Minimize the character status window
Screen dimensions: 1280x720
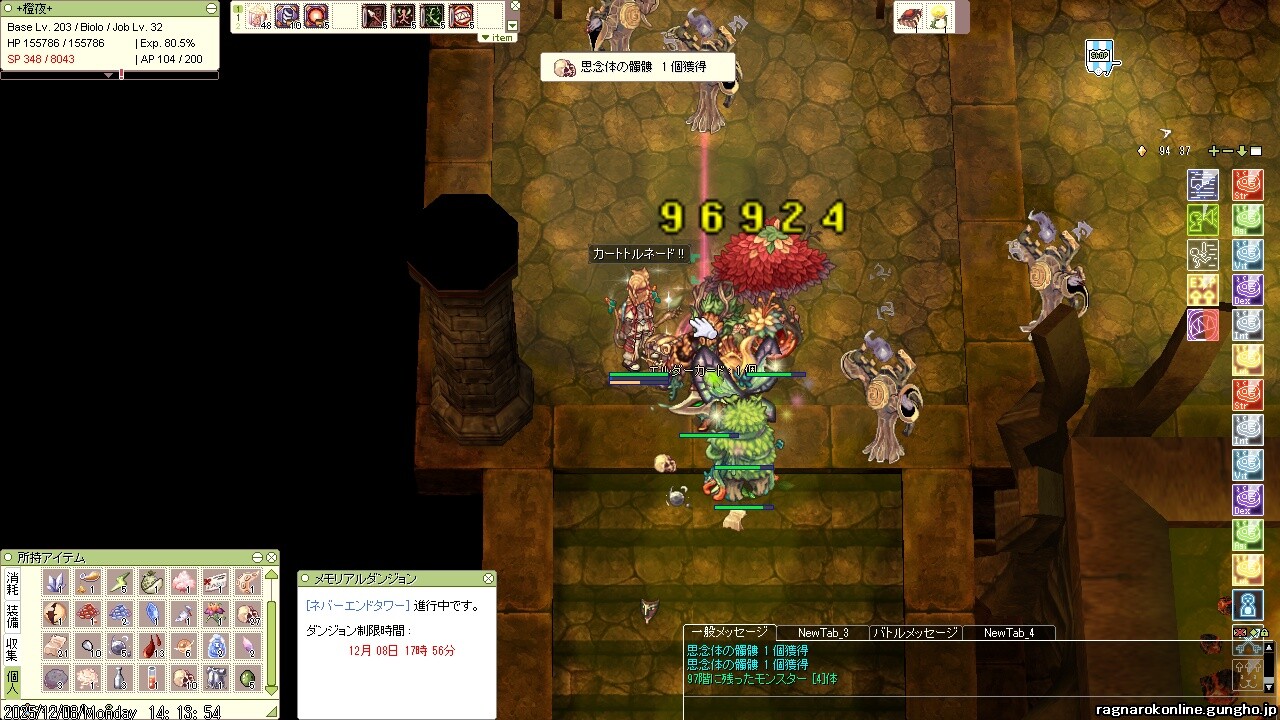click(x=211, y=8)
